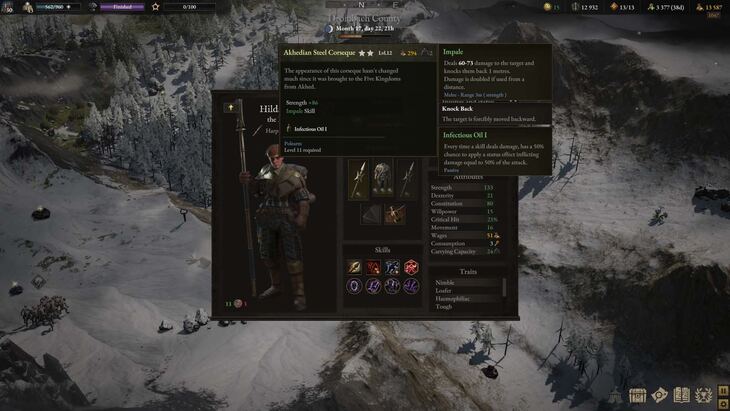Click the Traits list scrollbar
Image resolution: width=730 pixels, height=411 pixels.
504,288
